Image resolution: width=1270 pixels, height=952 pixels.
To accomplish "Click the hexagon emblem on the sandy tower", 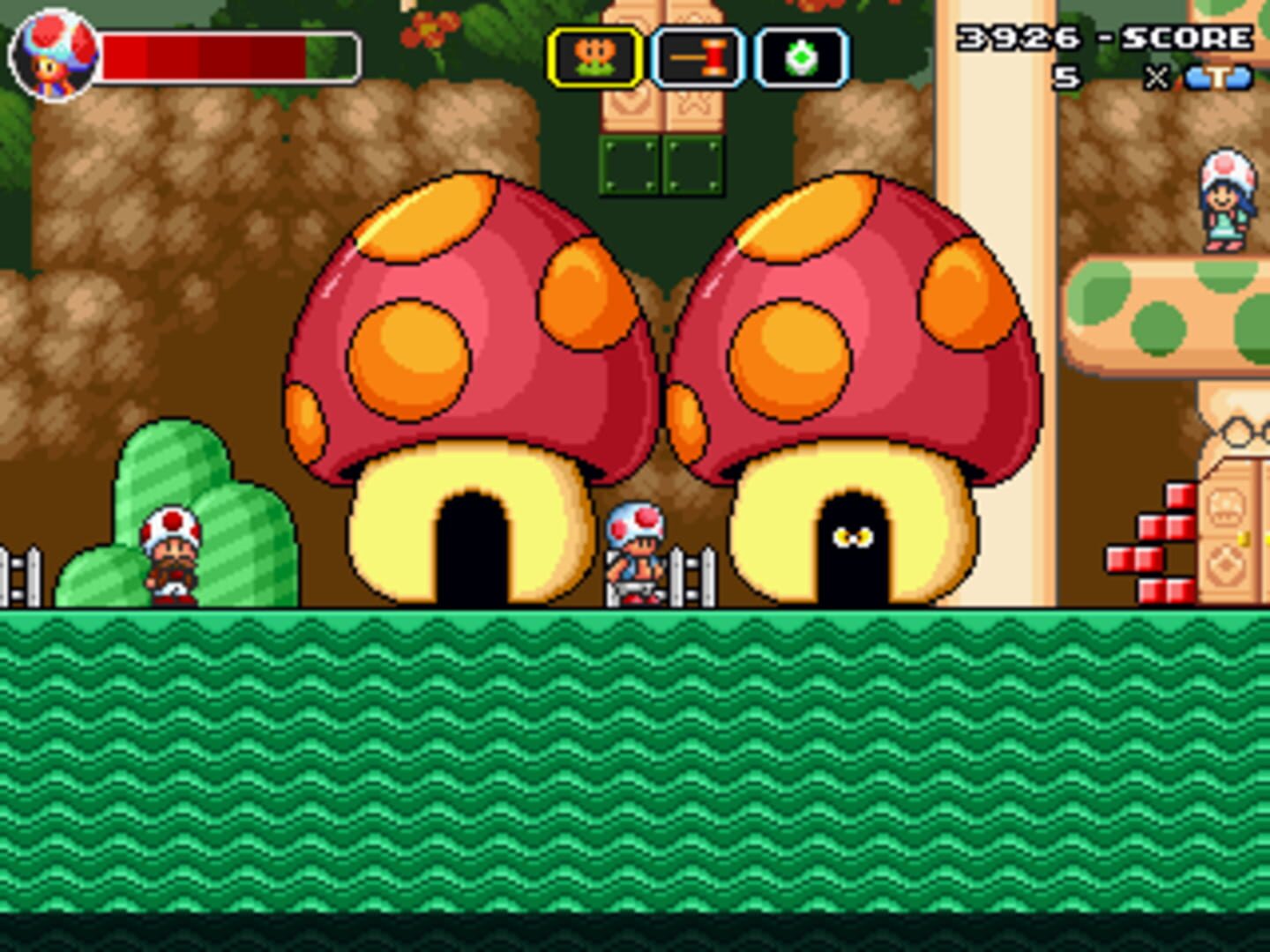I will (x=1236, y=431).
